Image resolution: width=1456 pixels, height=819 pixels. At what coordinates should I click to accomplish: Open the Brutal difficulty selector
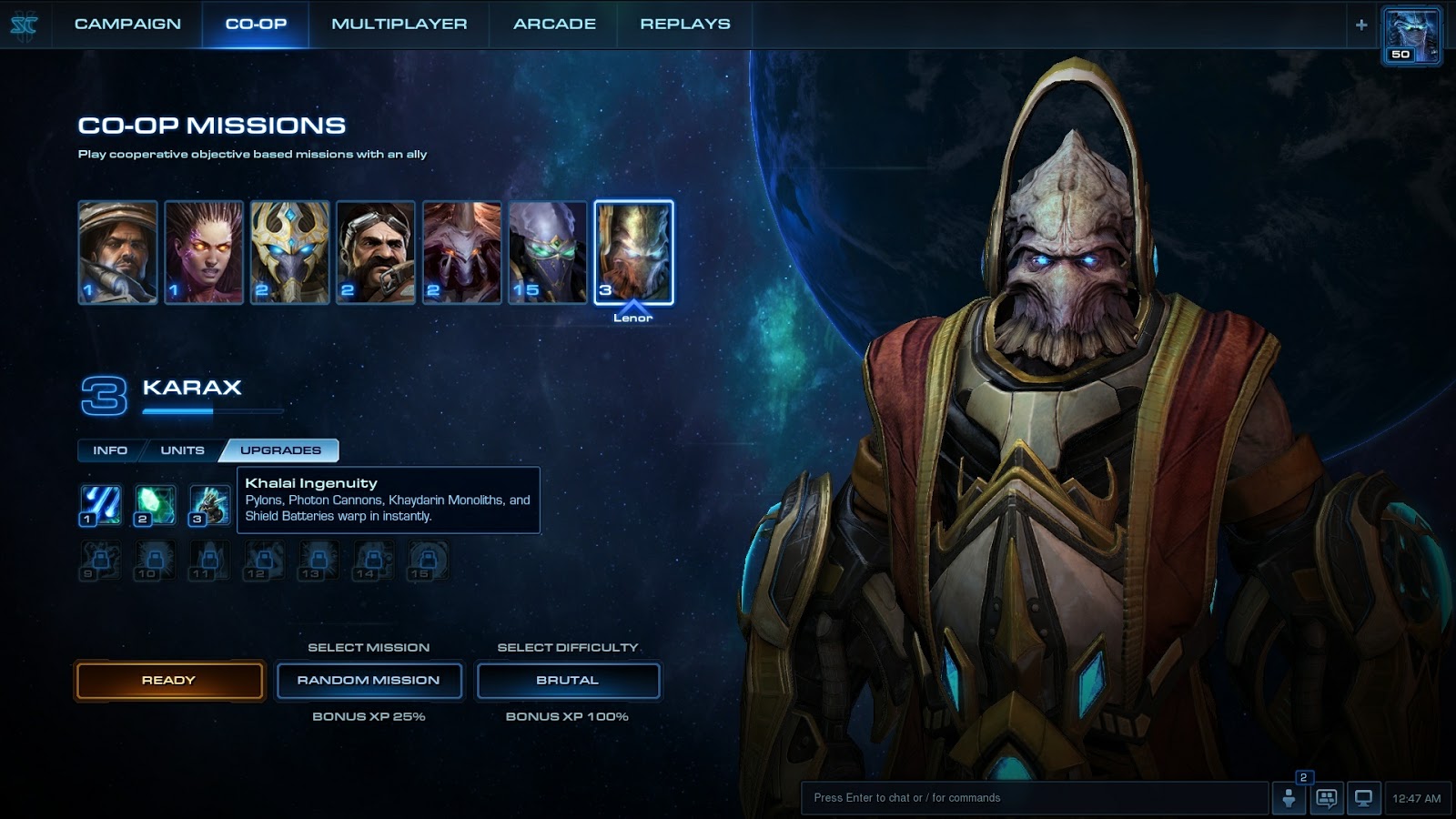click(568, 680)
